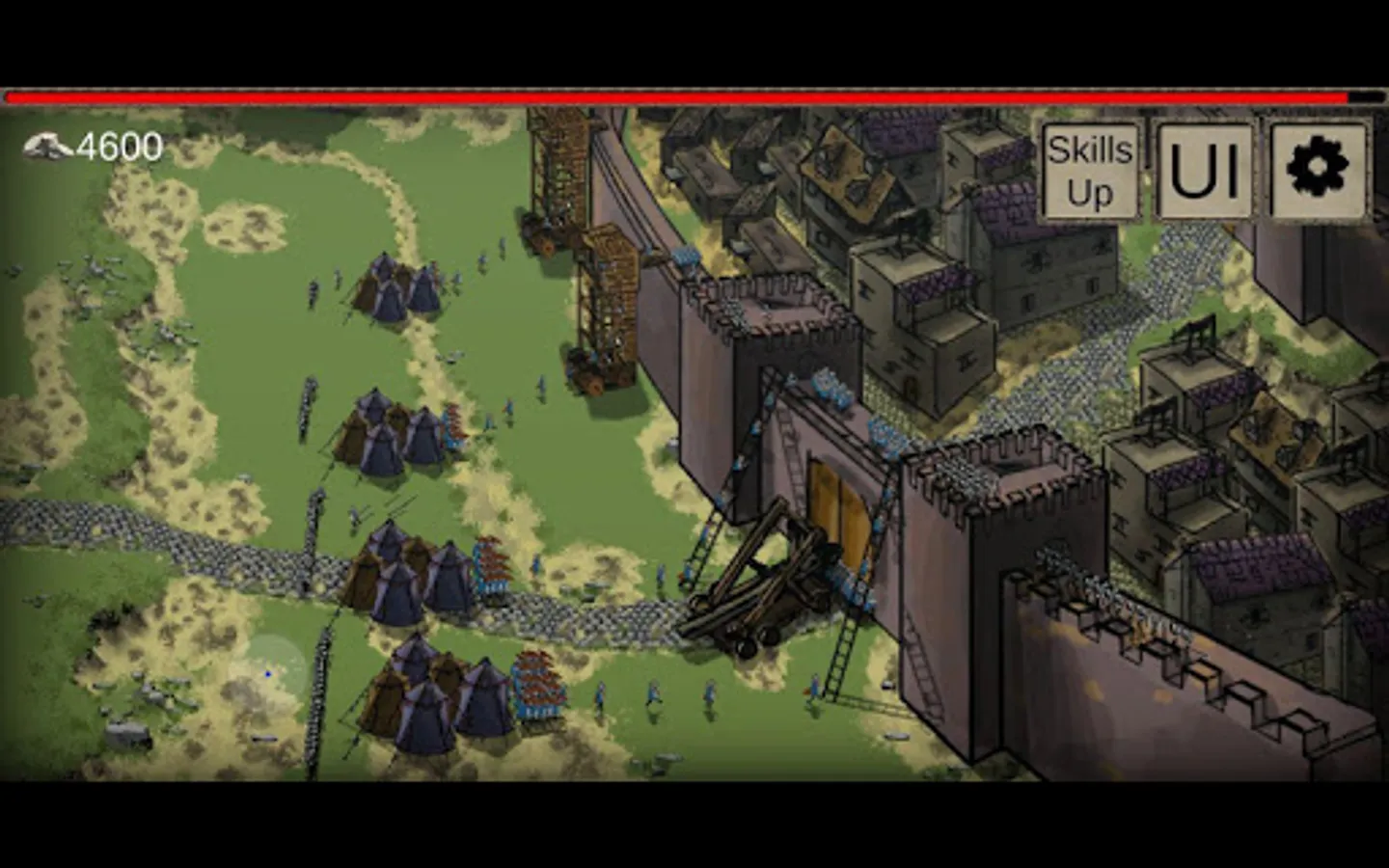
Task: Toggle the UI visibility button
Action: click(x=1206, y=172)
